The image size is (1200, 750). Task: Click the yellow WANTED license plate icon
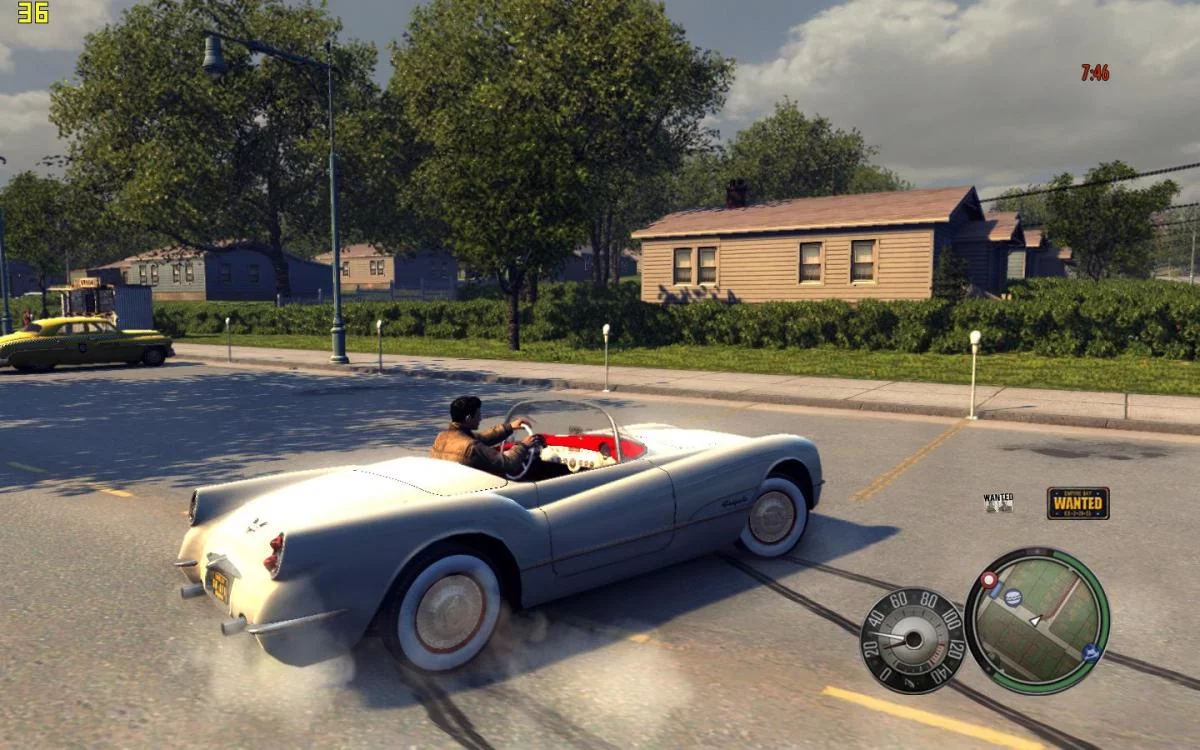click(1077, 502)
